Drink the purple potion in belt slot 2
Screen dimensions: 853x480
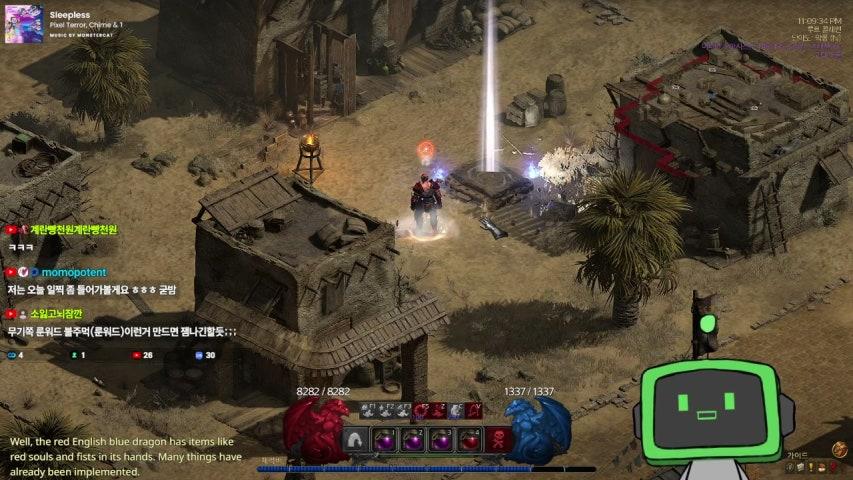(412, 439)
